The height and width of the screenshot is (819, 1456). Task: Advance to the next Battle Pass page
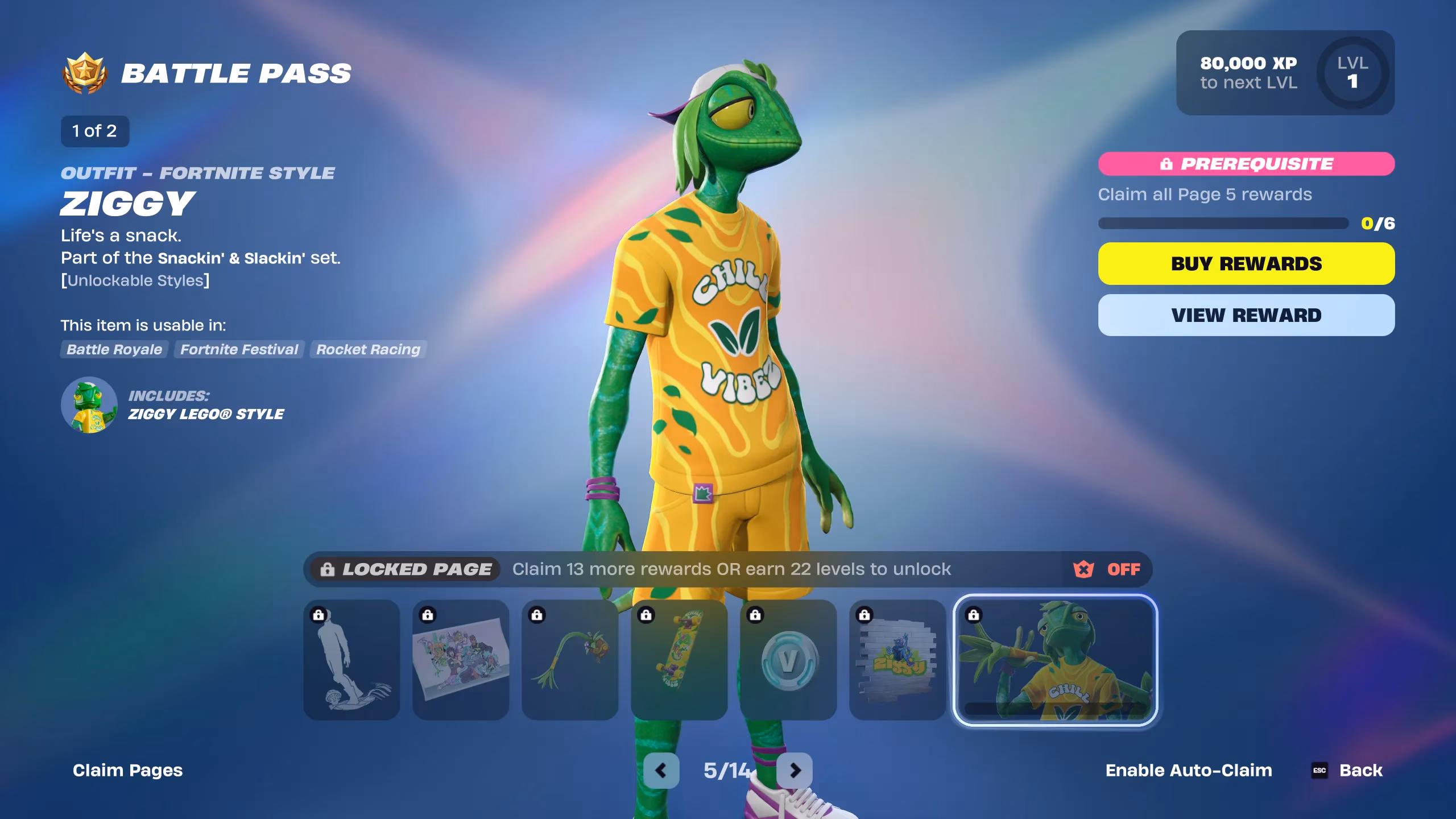pos(794,771)
